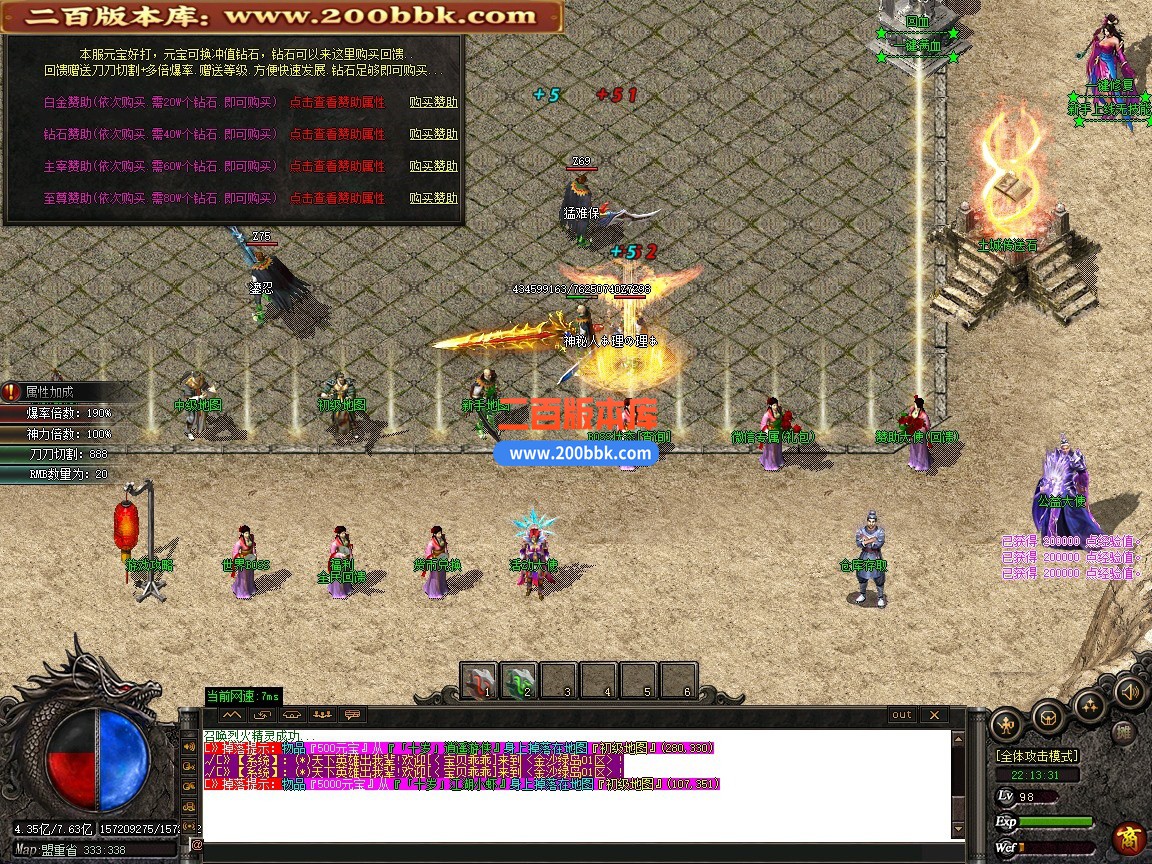The height and width of the screenshot is (864, 1152).
Task: Open the red 商 shop button
Action: click(1130, 837)
